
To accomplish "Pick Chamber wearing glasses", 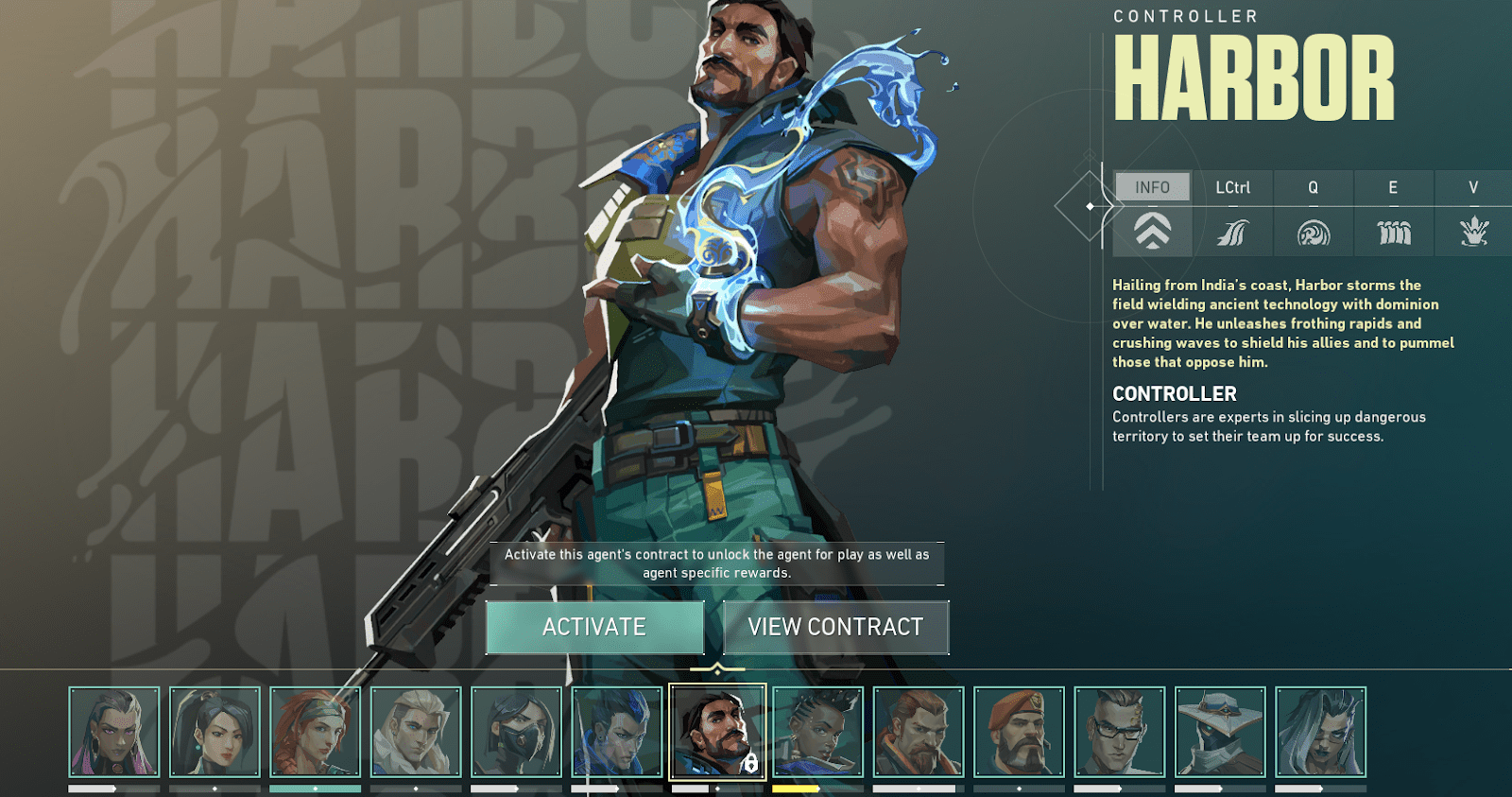I will coord(1120,732).
